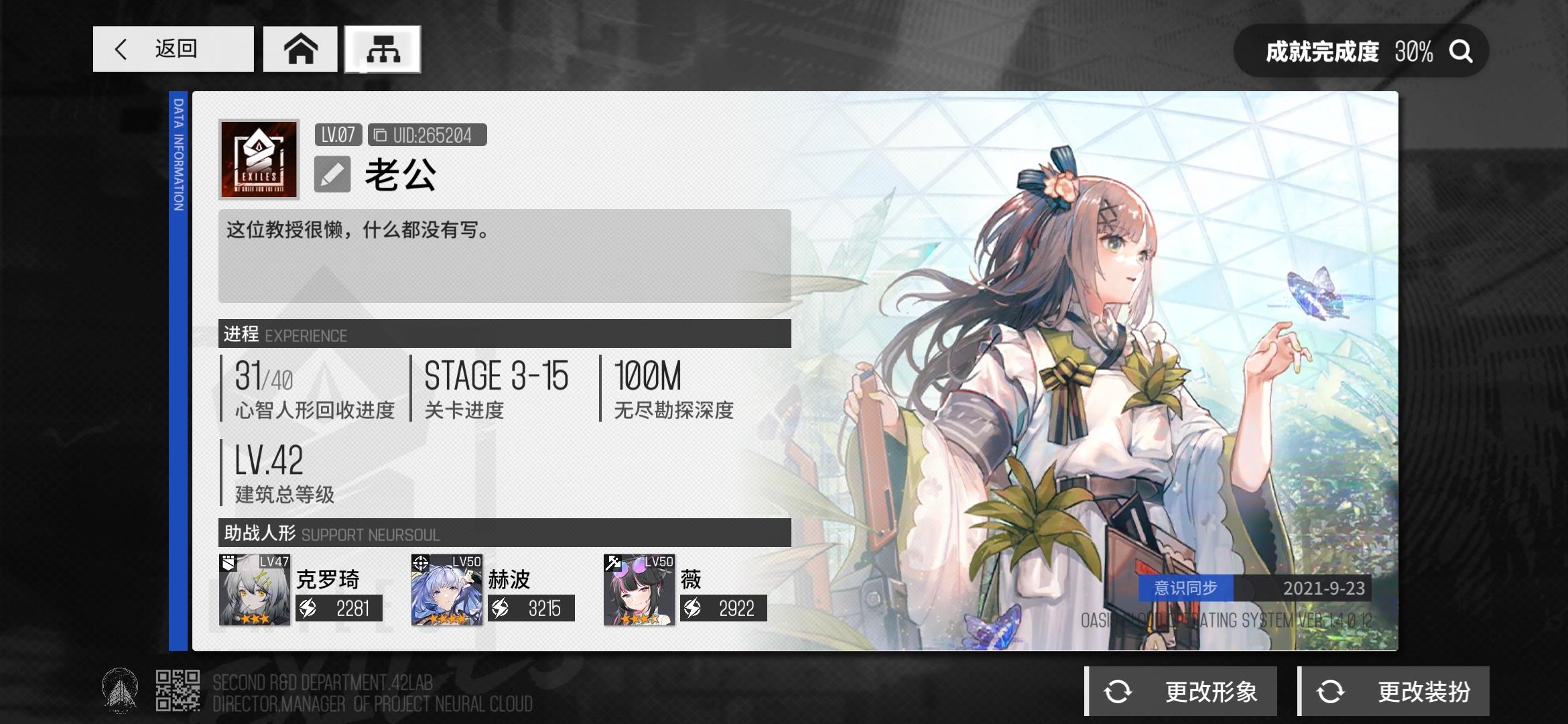Open 更改装扮 to change outfit
The height and width of the screenshot is (724, 1568).
1400,690
